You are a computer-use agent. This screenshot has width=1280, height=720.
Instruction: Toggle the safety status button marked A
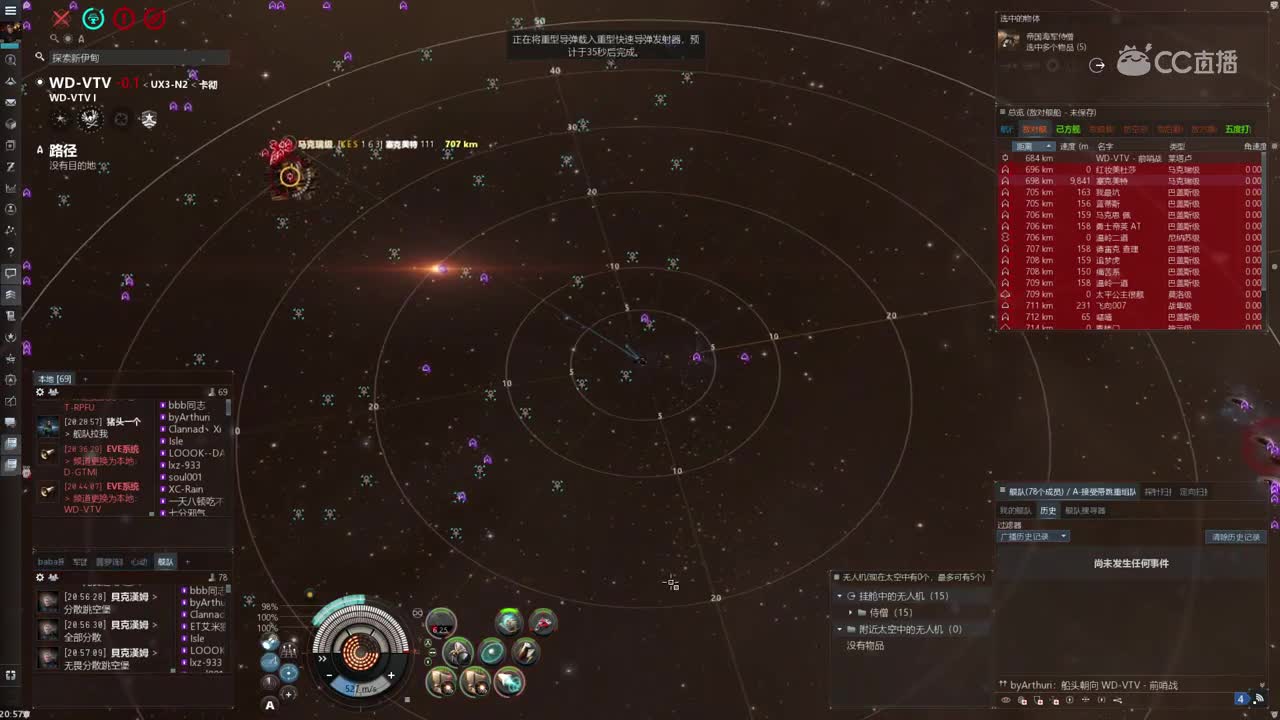[x=269, y=705]
